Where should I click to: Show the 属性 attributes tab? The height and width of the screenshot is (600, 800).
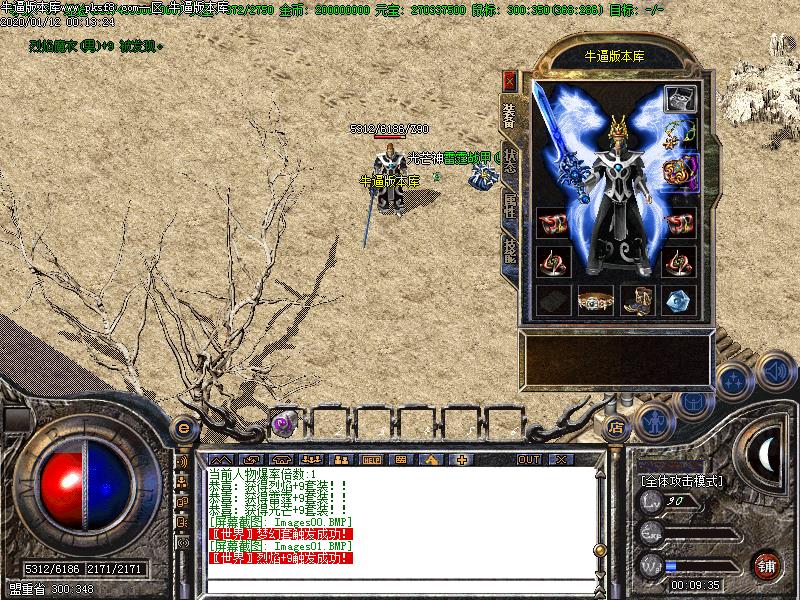click(510, 207)
